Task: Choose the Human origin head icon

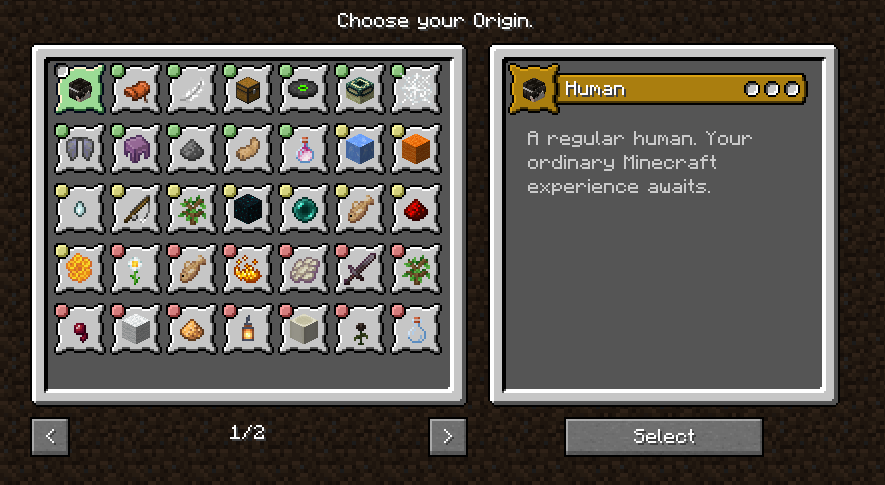Action: (80, 92)
